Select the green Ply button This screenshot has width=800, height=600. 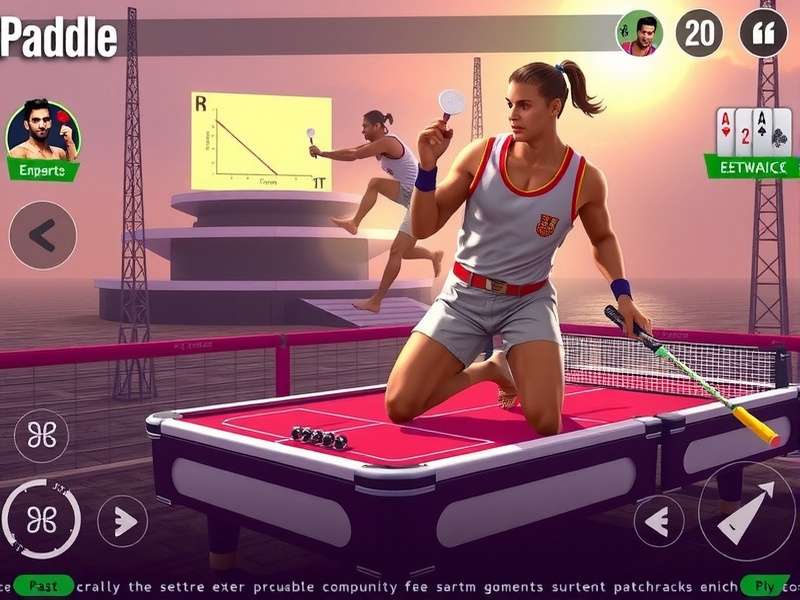click(x=764, y=585)
